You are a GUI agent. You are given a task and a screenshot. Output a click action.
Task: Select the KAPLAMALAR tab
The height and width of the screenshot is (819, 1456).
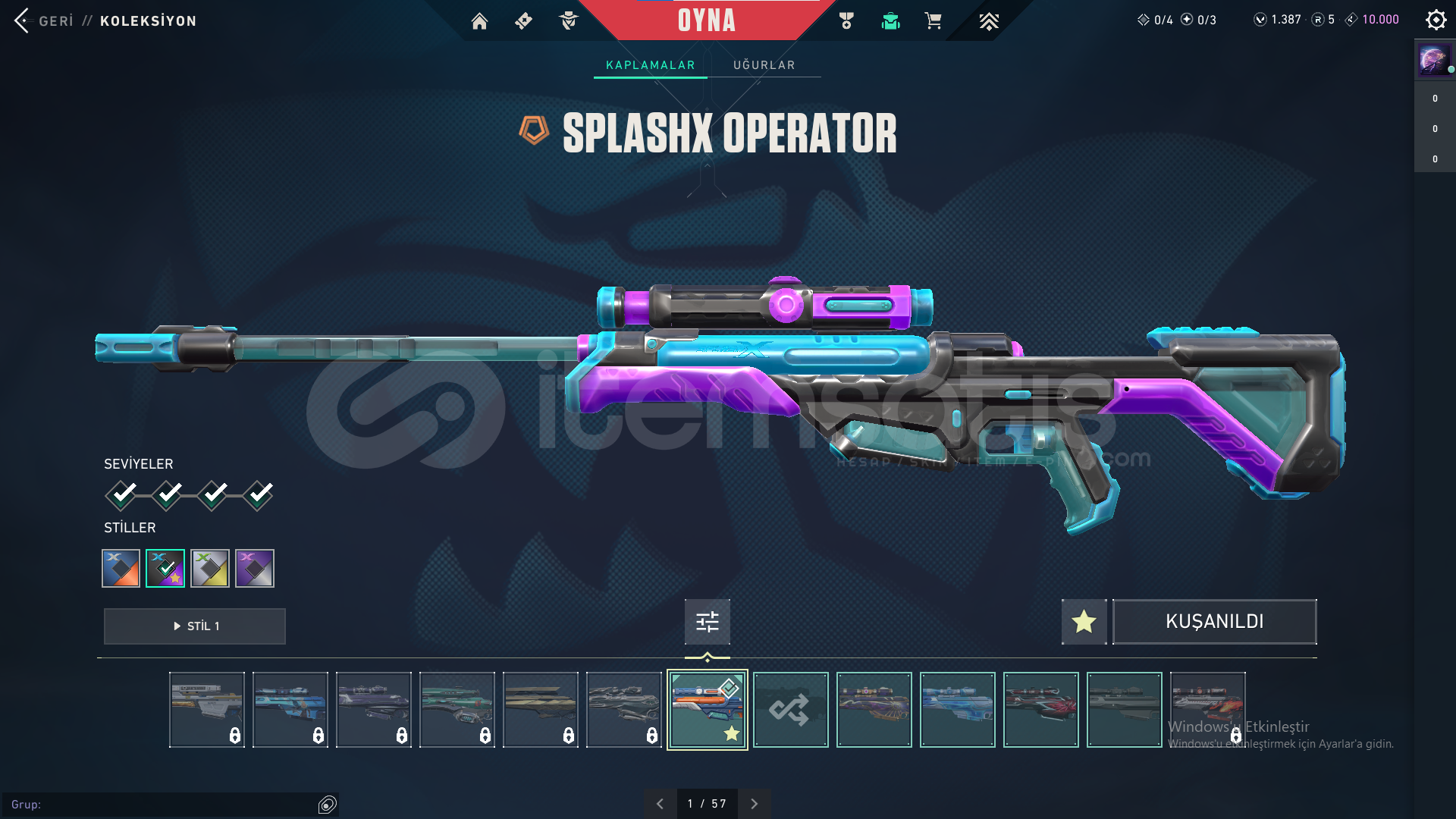(x=650, y=65)
